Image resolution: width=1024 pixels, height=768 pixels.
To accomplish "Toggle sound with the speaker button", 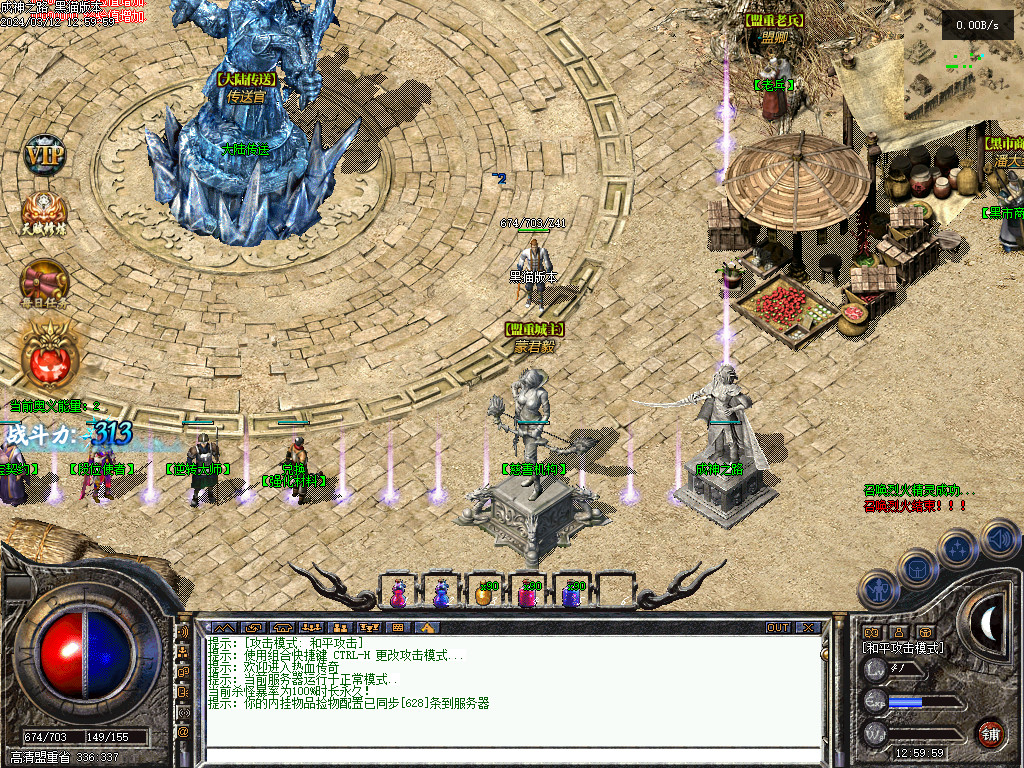I will pos(999,537).
